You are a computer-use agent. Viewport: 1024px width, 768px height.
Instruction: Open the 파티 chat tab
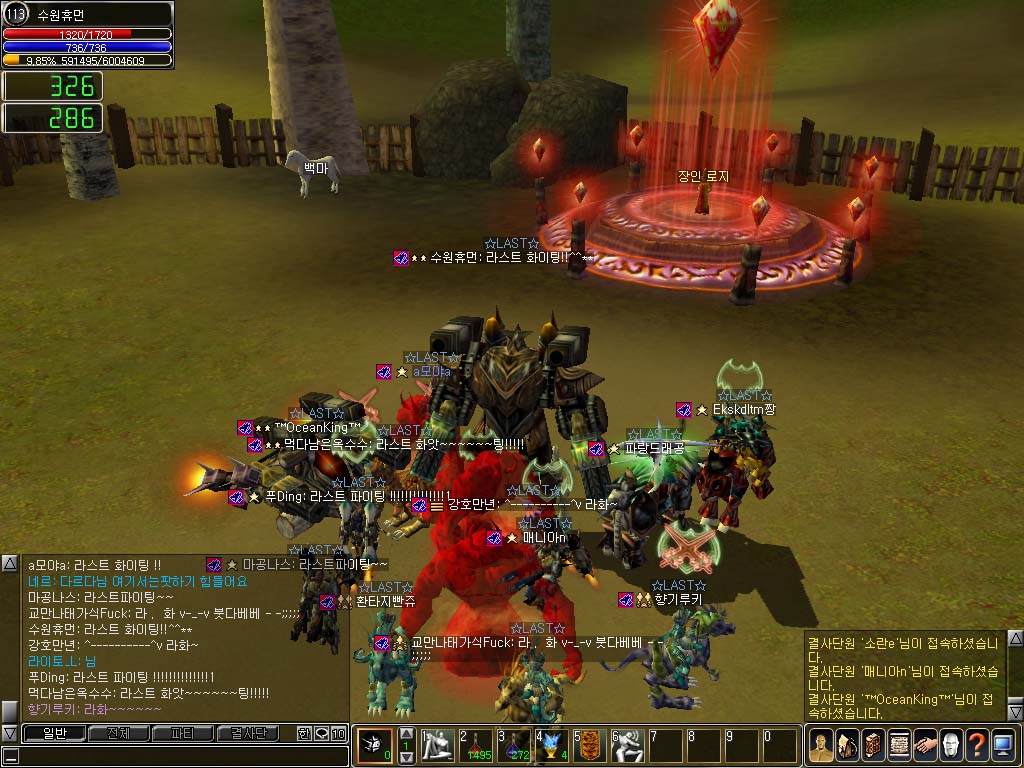[x=183, y=734]
